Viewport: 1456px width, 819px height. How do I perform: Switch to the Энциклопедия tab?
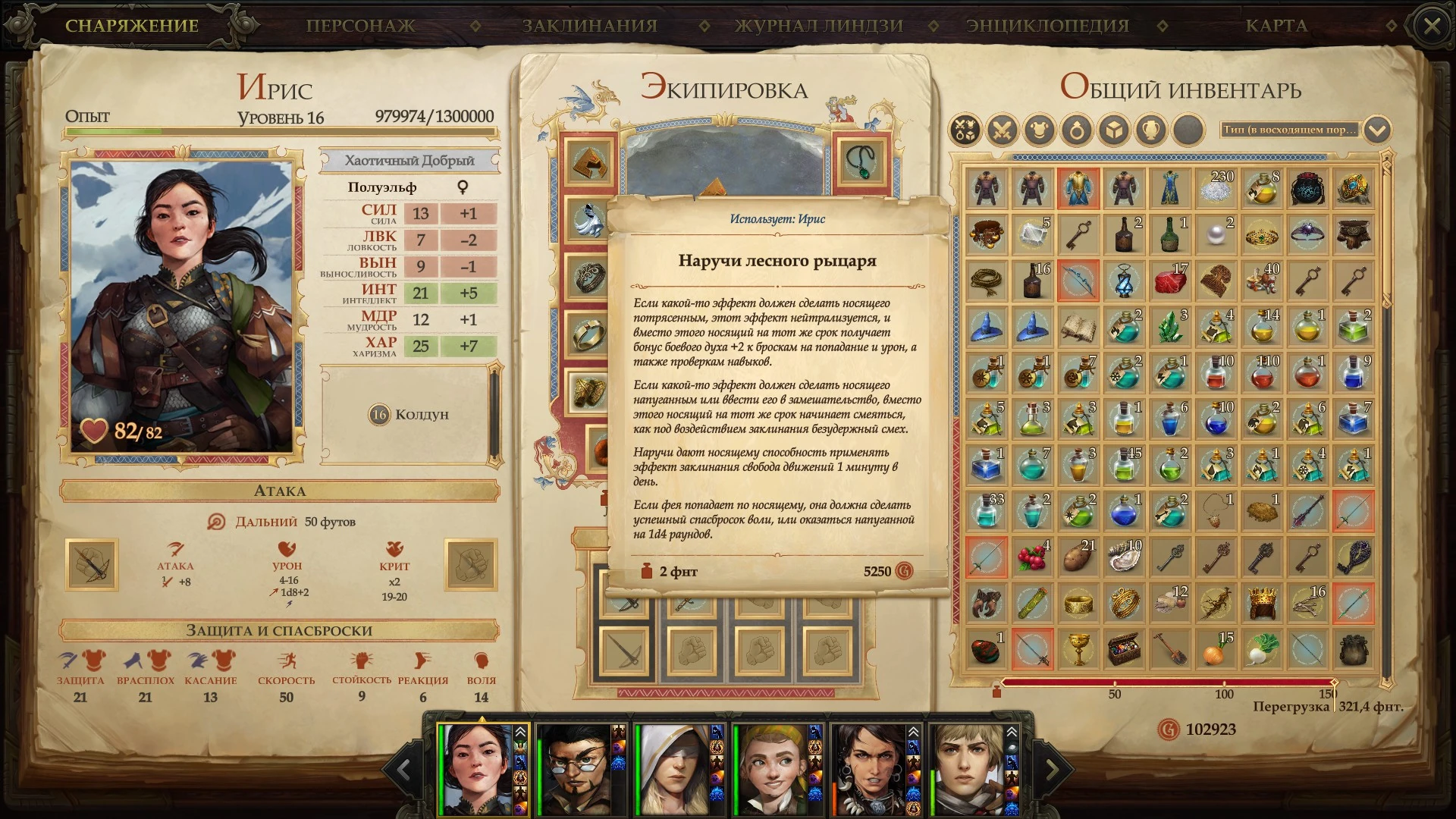click(x=1047, y=26)
